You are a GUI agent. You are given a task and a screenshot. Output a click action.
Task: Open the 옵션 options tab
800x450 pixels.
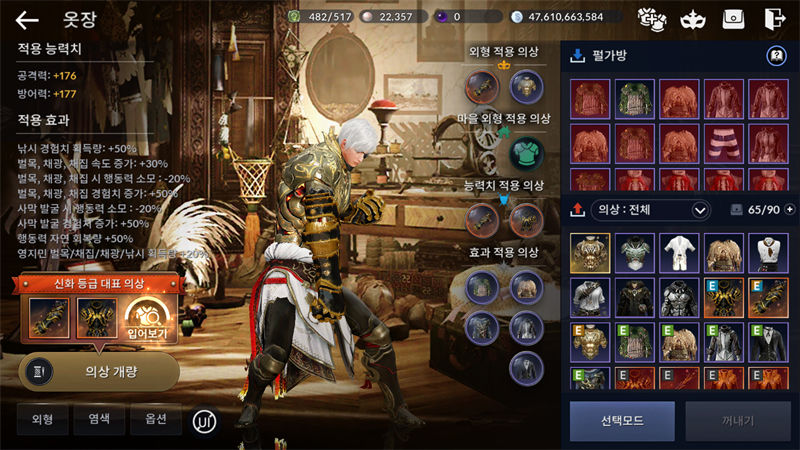[x=156, y=420]
